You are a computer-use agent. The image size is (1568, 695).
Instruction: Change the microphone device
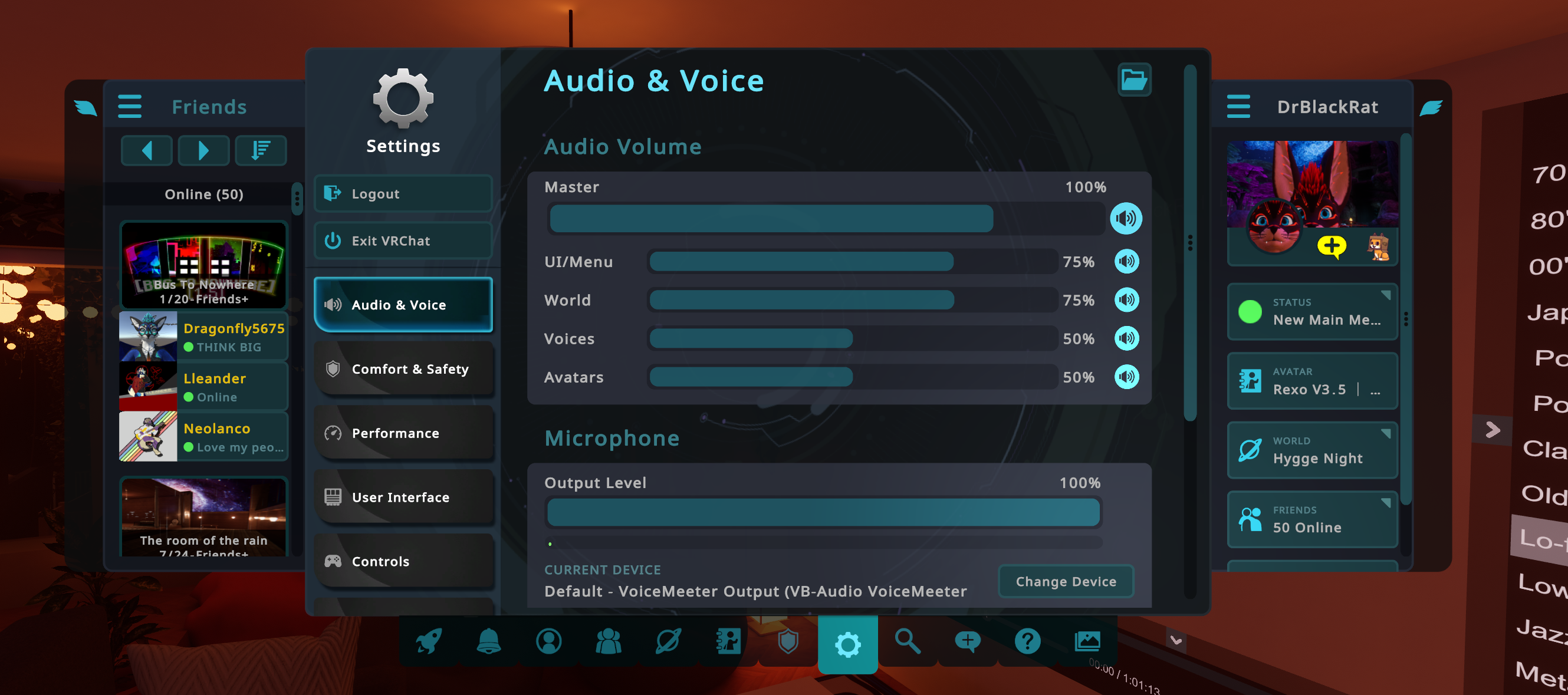[x=1065, y=581]
